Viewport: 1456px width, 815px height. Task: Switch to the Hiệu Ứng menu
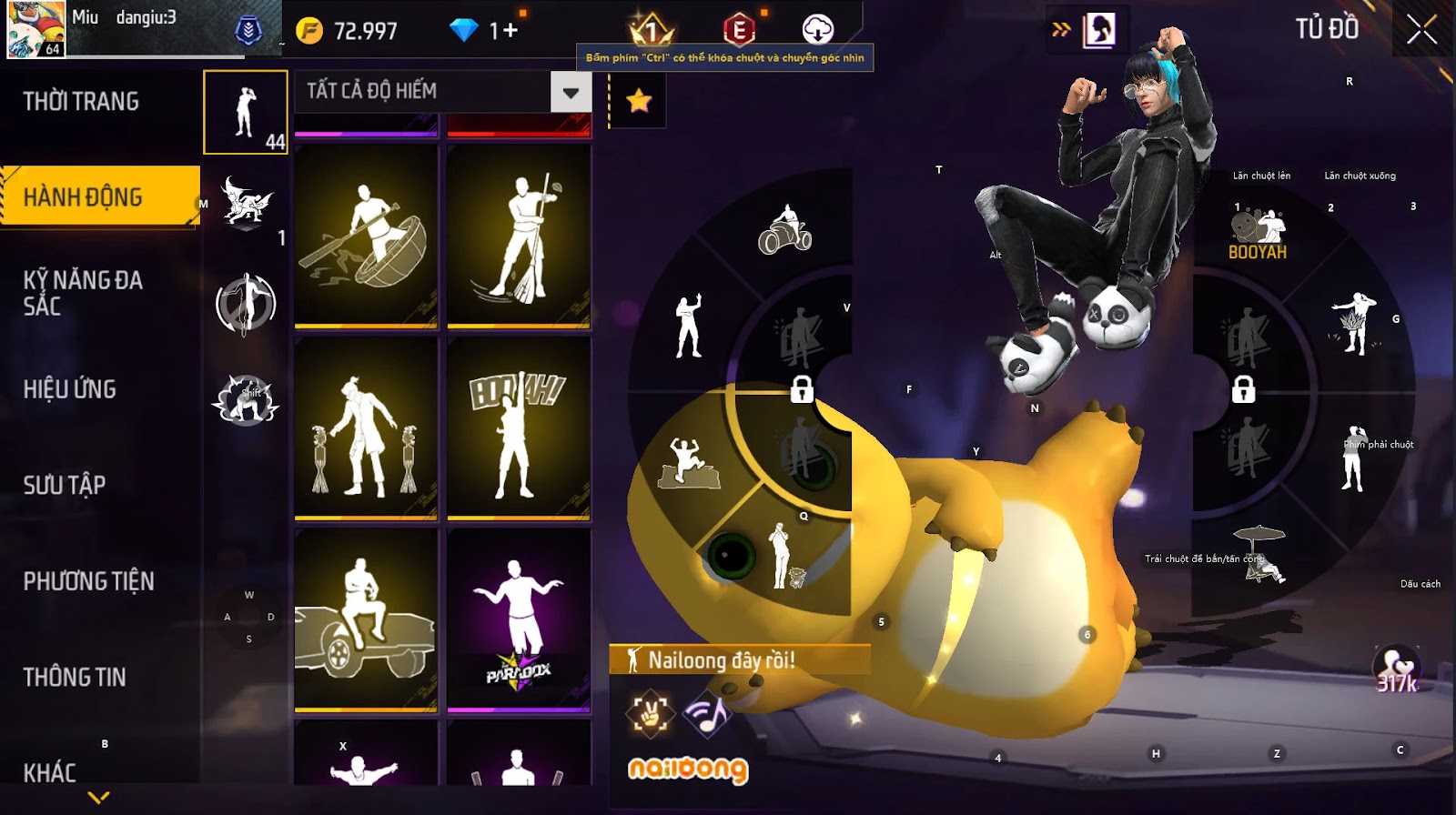tap(70, 389)
